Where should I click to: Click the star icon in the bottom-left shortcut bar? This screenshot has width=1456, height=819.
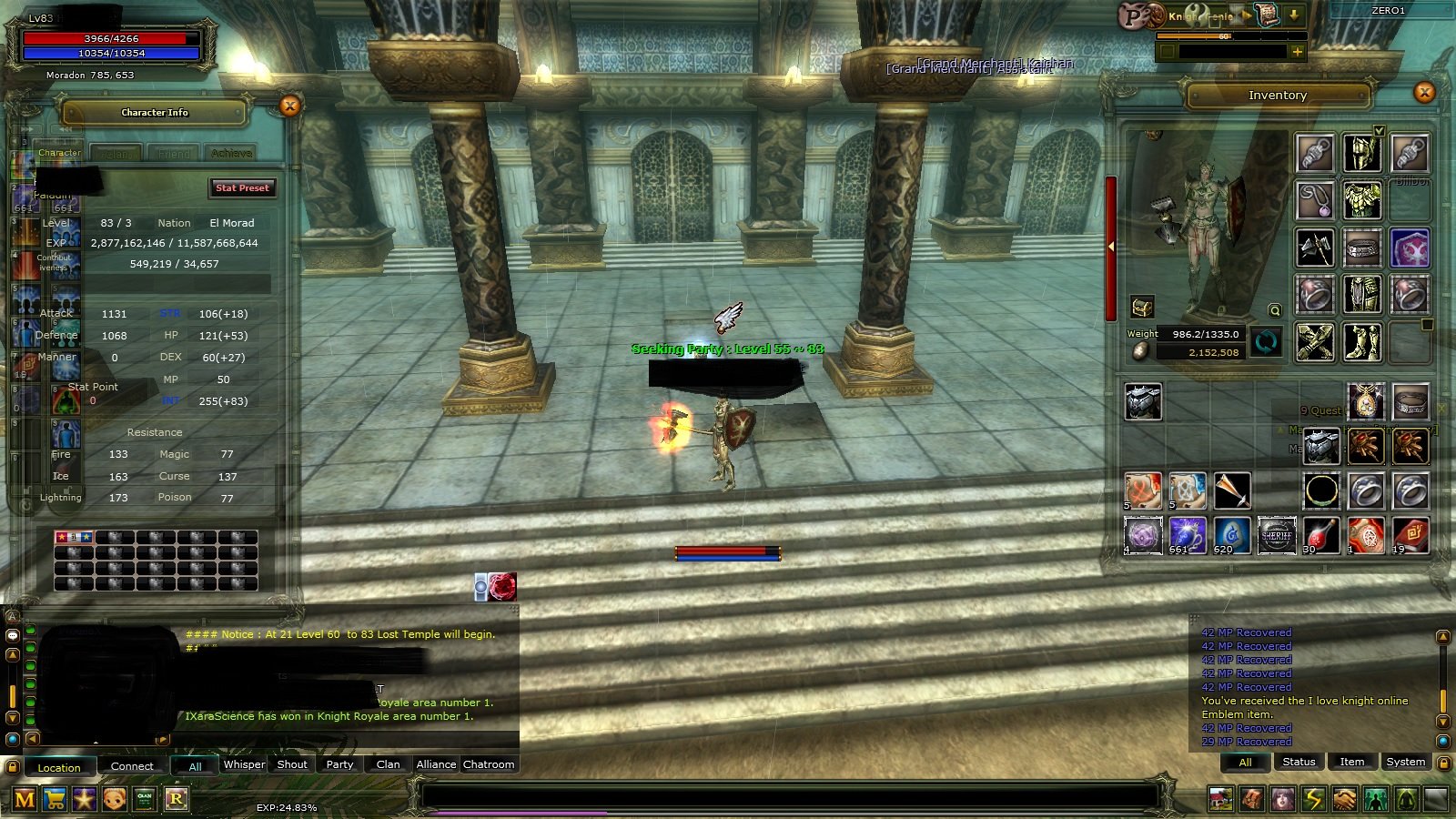(x=86, y=798)
